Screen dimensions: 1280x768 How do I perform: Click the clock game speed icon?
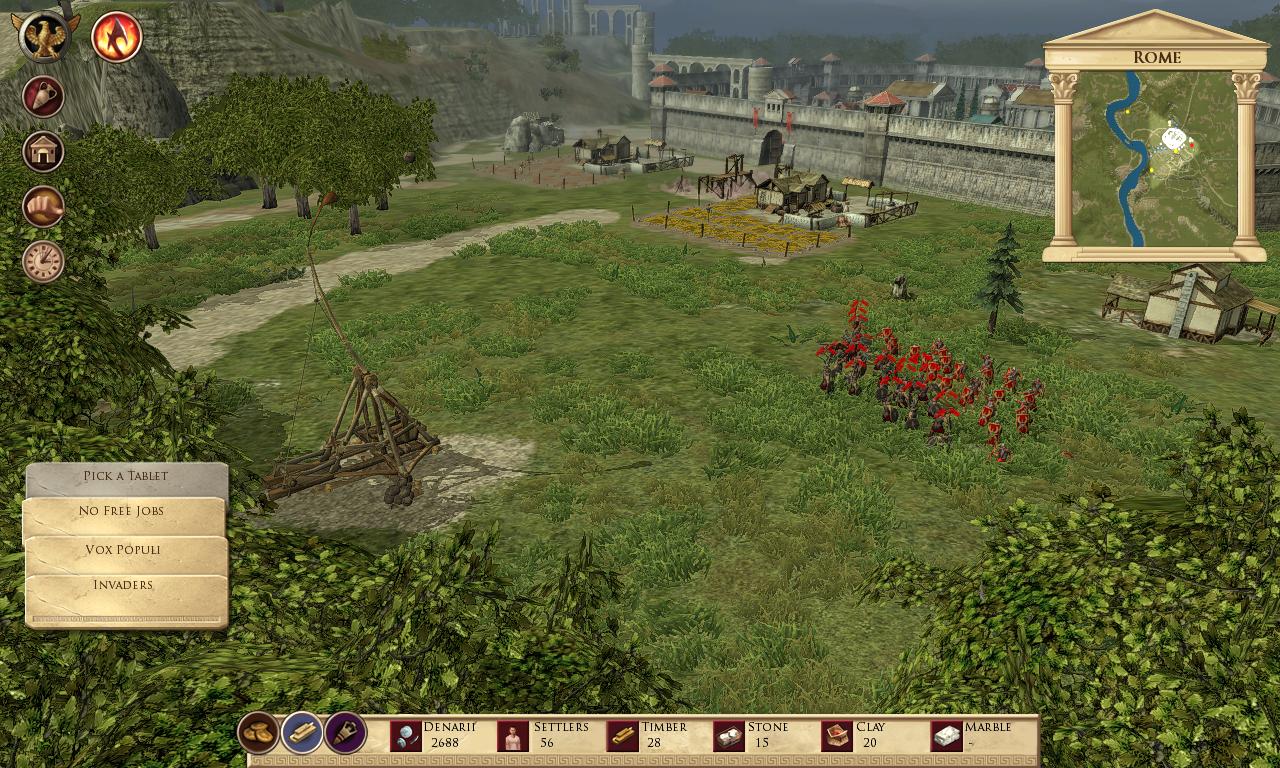pos(44,261)
